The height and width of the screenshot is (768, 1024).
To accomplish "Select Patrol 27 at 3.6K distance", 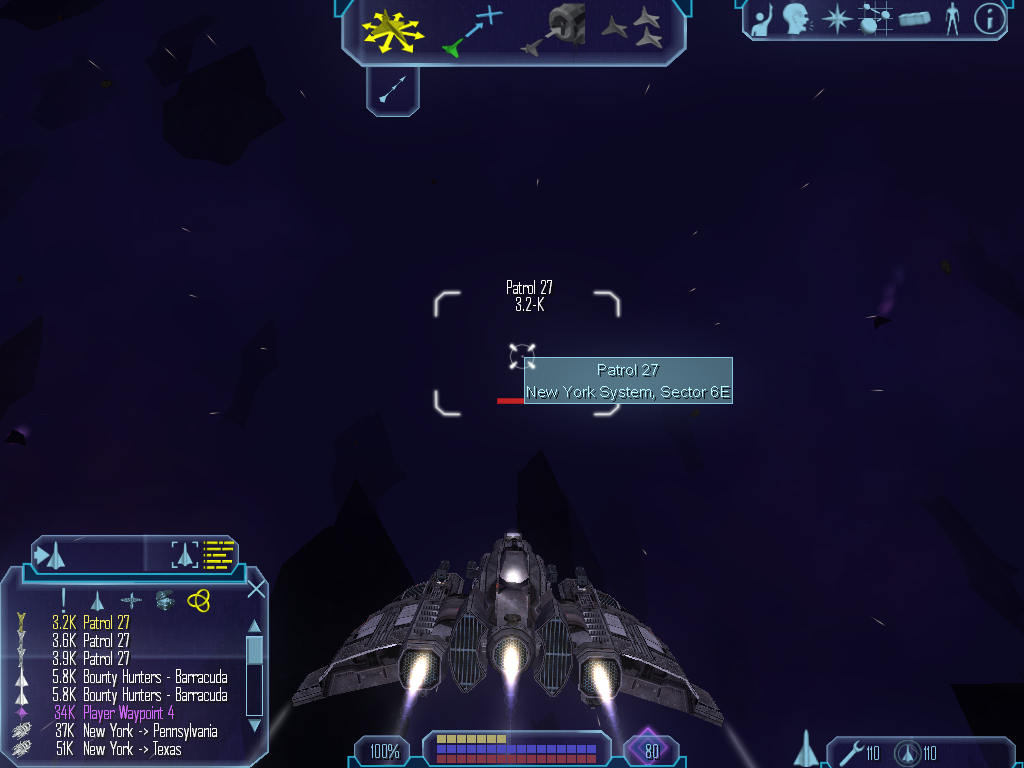I will tap(106, 641).
